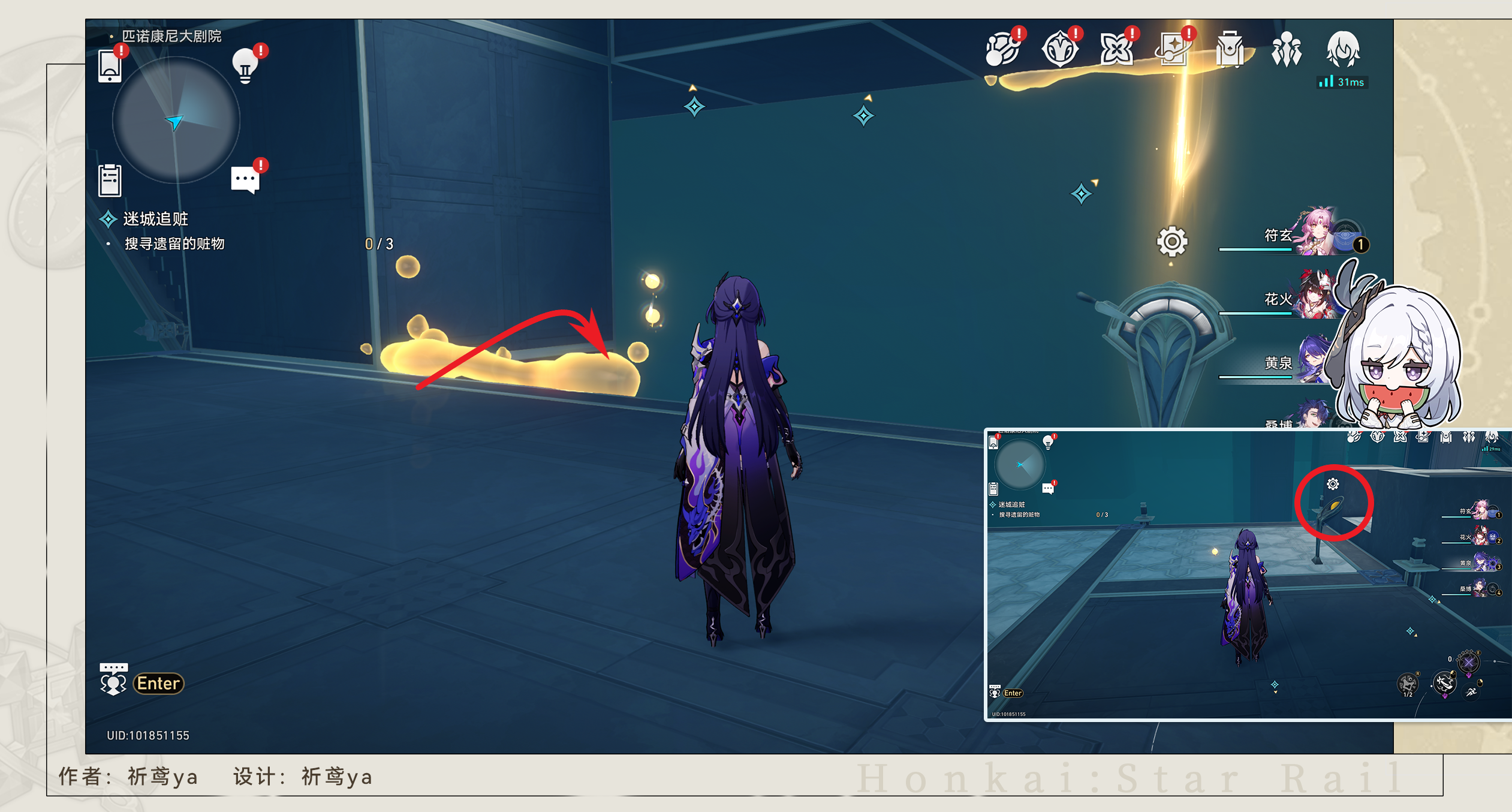Open the planet-shaped icon with red alert
Screen dimensions: 1512x812
coord(1002,49)
